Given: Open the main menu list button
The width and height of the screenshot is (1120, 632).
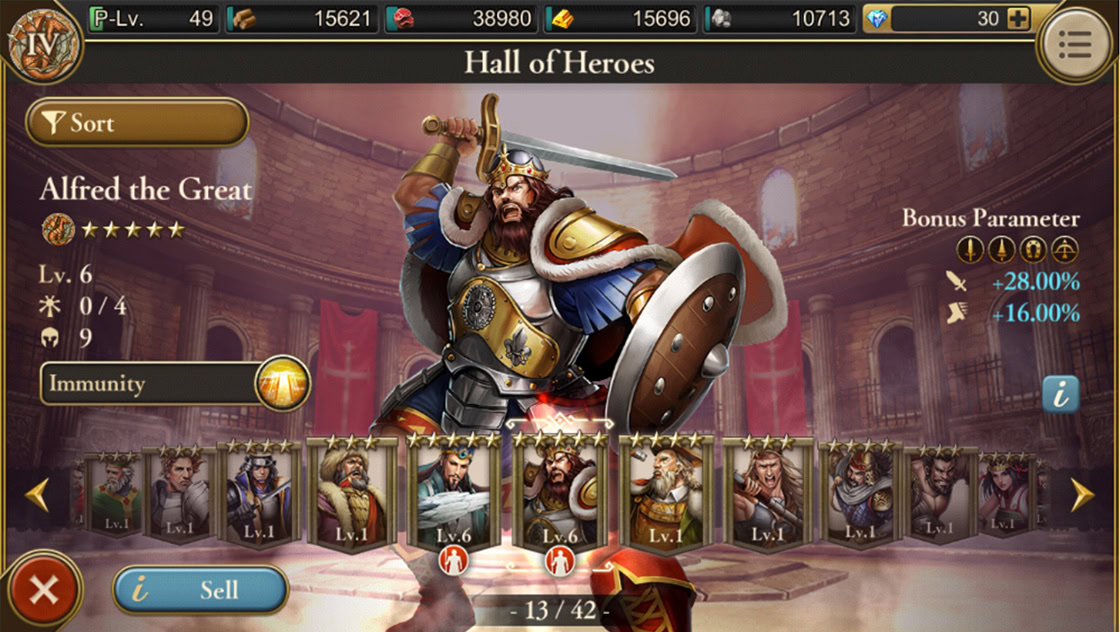Looking at the screenshot, I should 1075,43.
